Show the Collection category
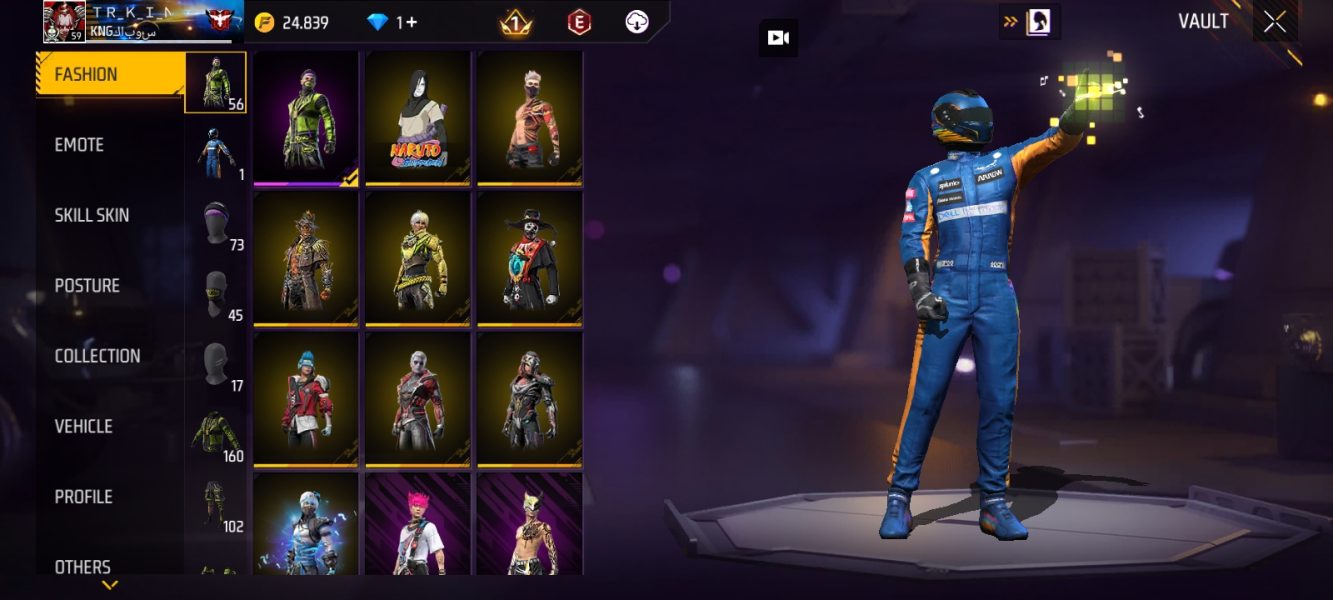 (x=97, y=356)
